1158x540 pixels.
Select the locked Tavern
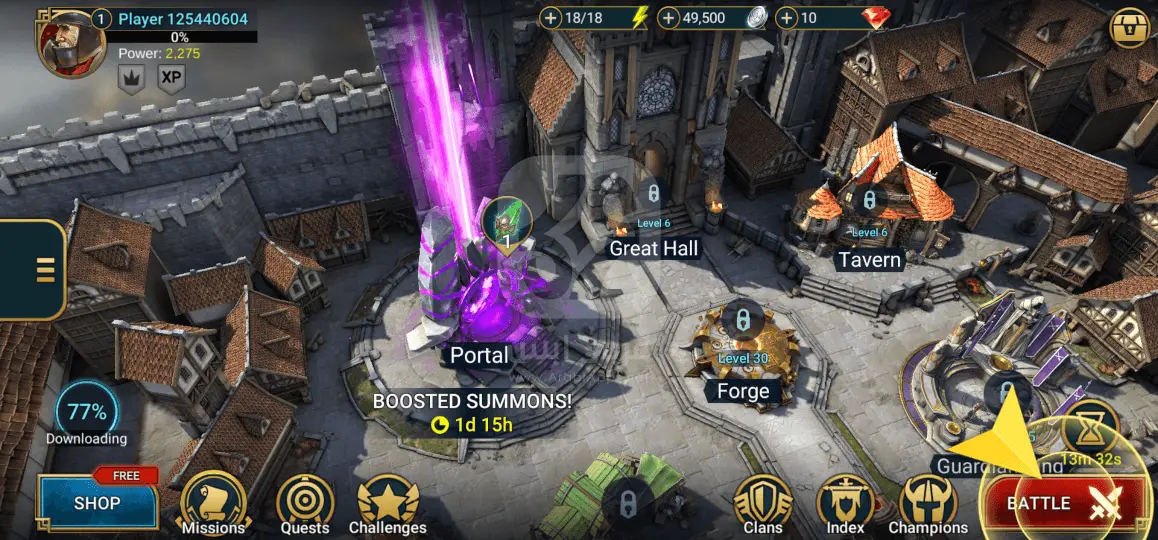(x=869, y=205)
